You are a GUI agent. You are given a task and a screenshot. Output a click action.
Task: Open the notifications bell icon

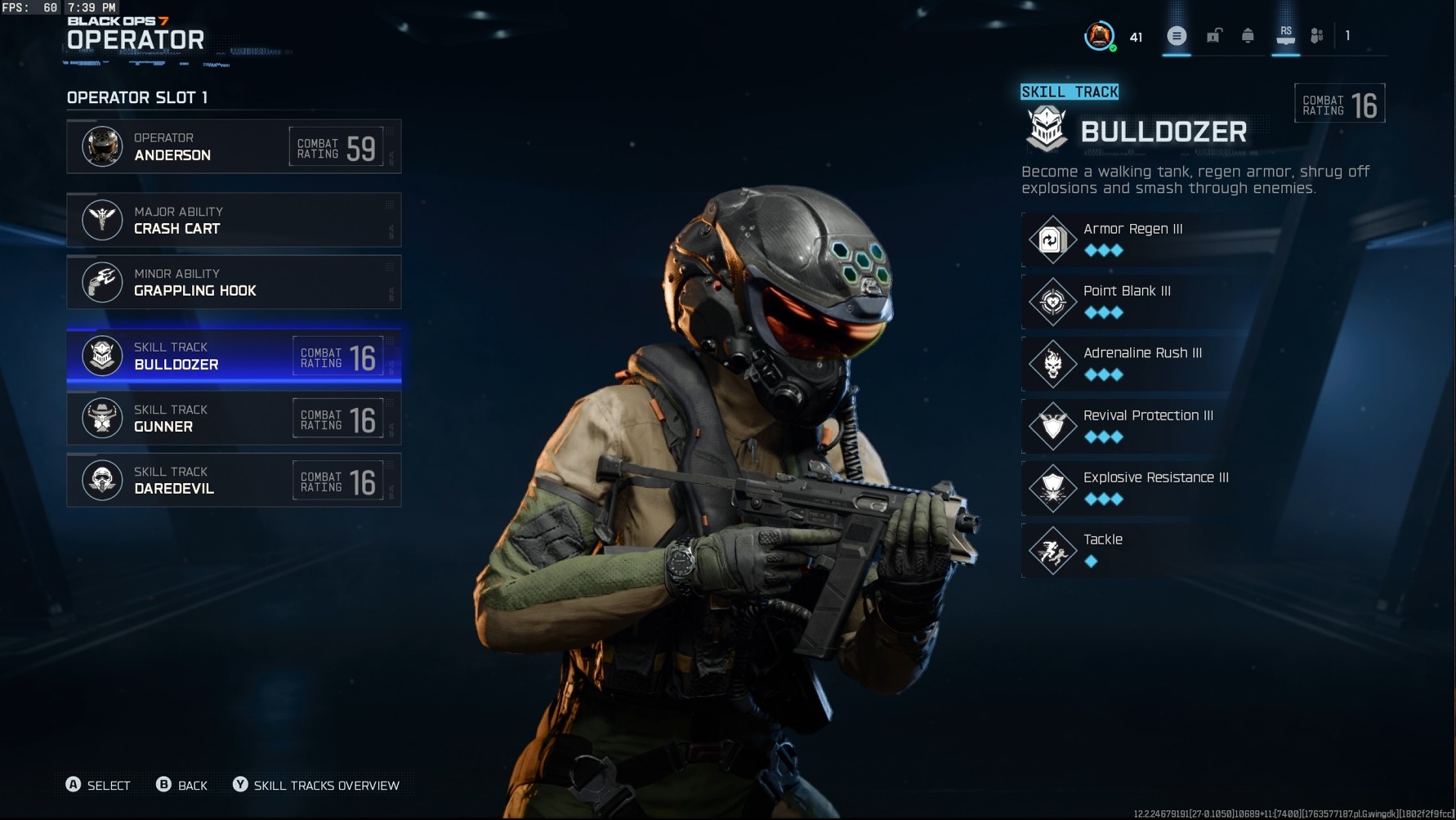tap(1248, 36)
